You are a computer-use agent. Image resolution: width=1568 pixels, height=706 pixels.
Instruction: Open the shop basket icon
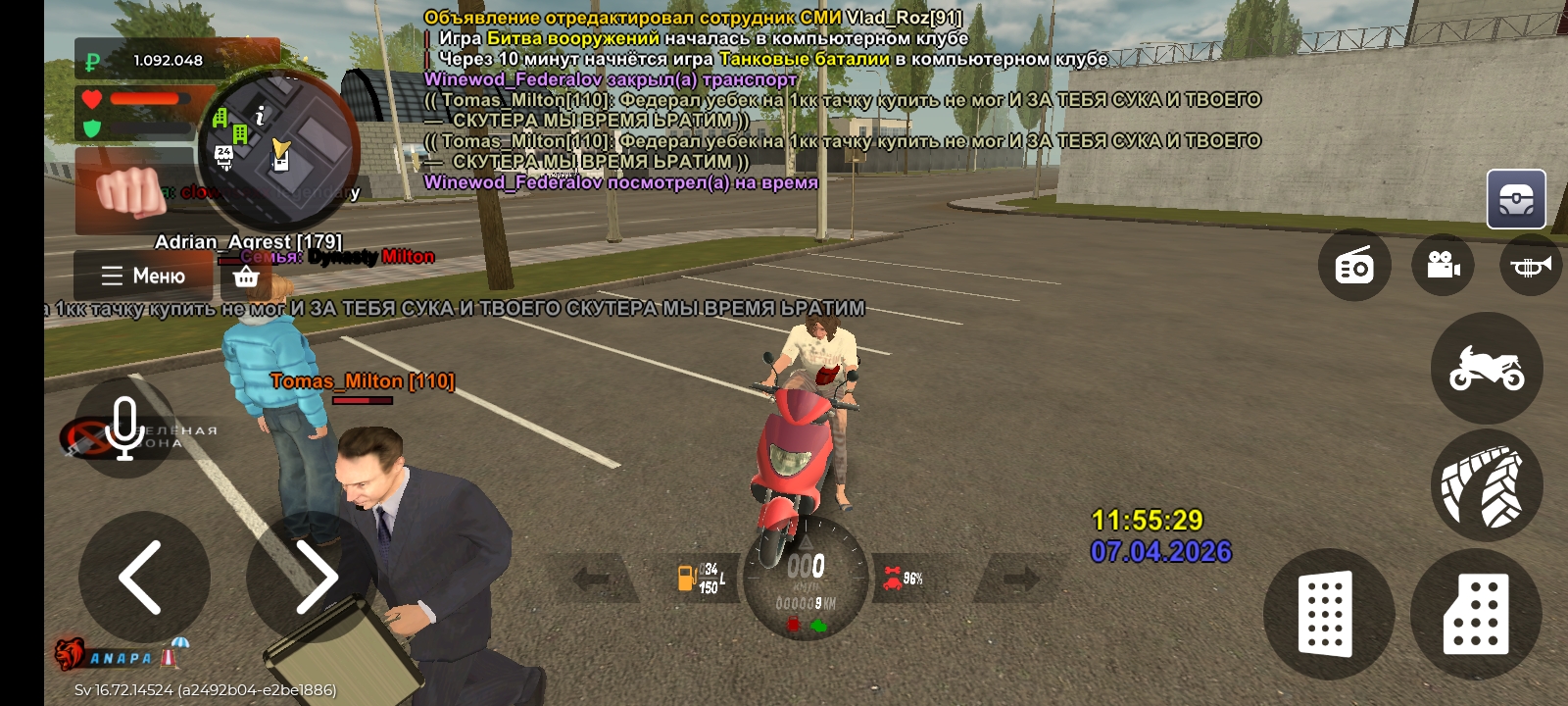(246, 277)
